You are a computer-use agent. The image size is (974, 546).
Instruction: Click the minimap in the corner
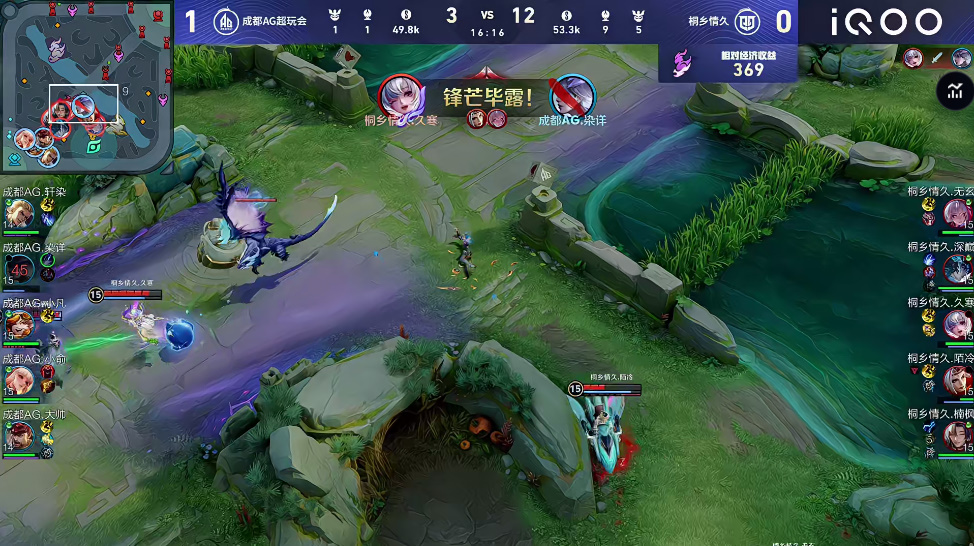tap(86, 86)
